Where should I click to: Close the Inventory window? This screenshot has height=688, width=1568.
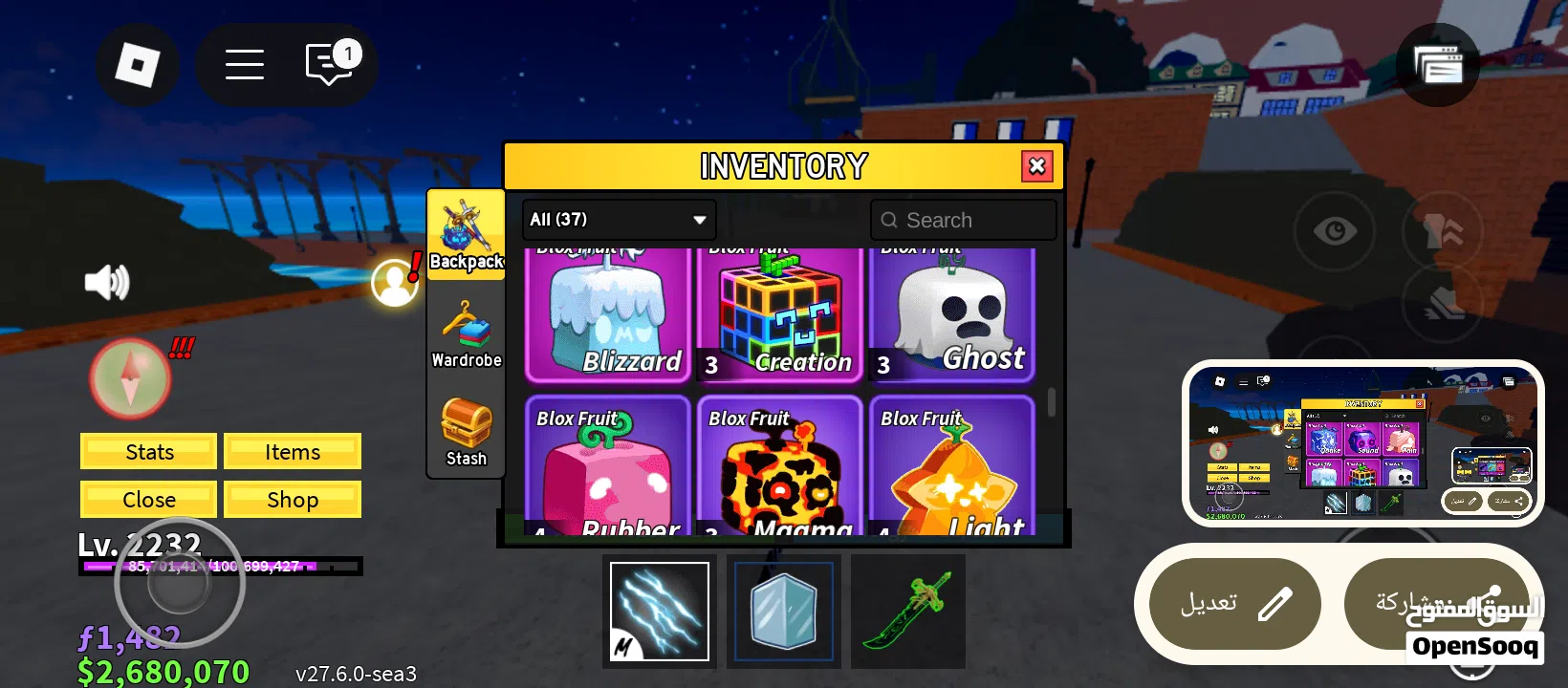[x=1036, y=166]
